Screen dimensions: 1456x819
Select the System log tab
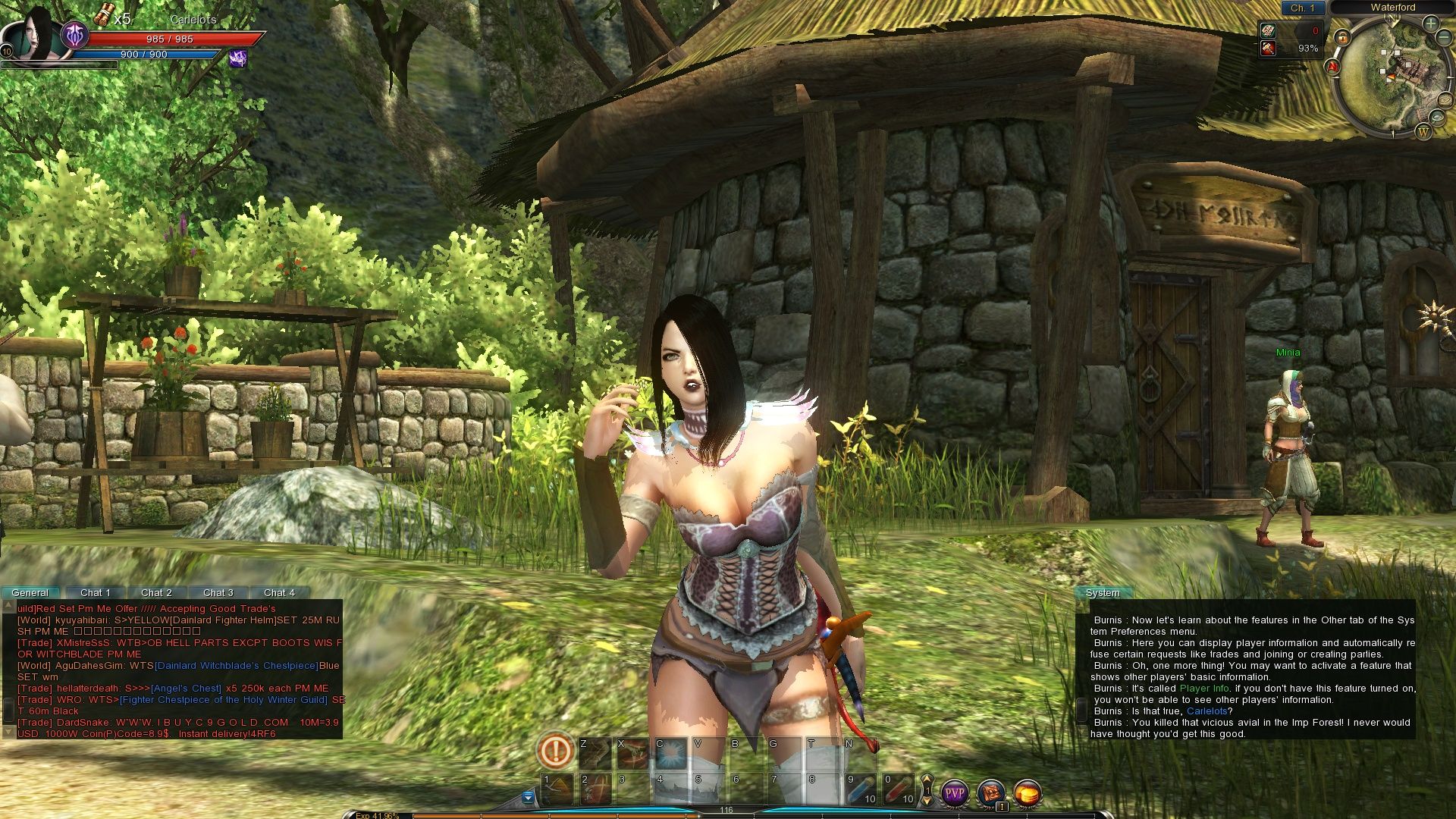coord(1103,592)
